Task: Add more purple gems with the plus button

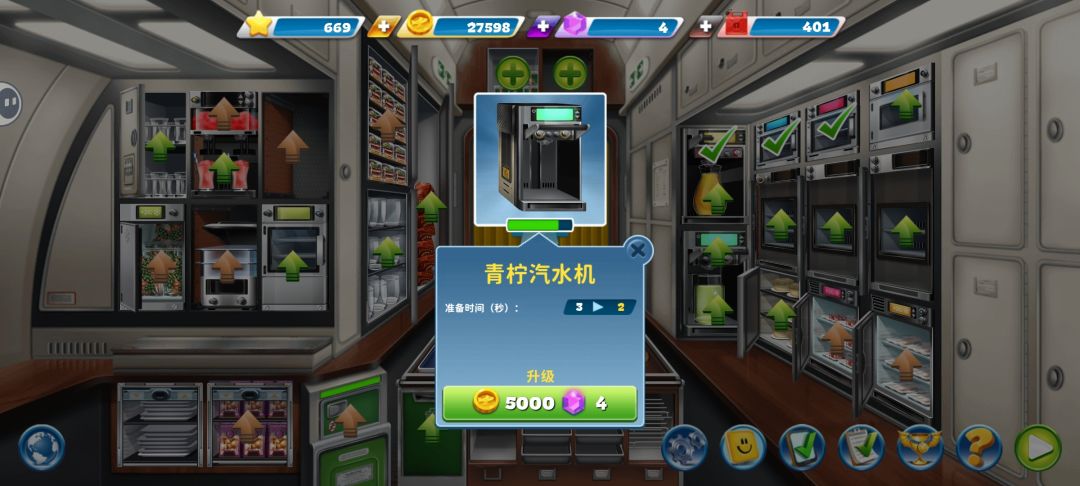Action: click(542, 27)
